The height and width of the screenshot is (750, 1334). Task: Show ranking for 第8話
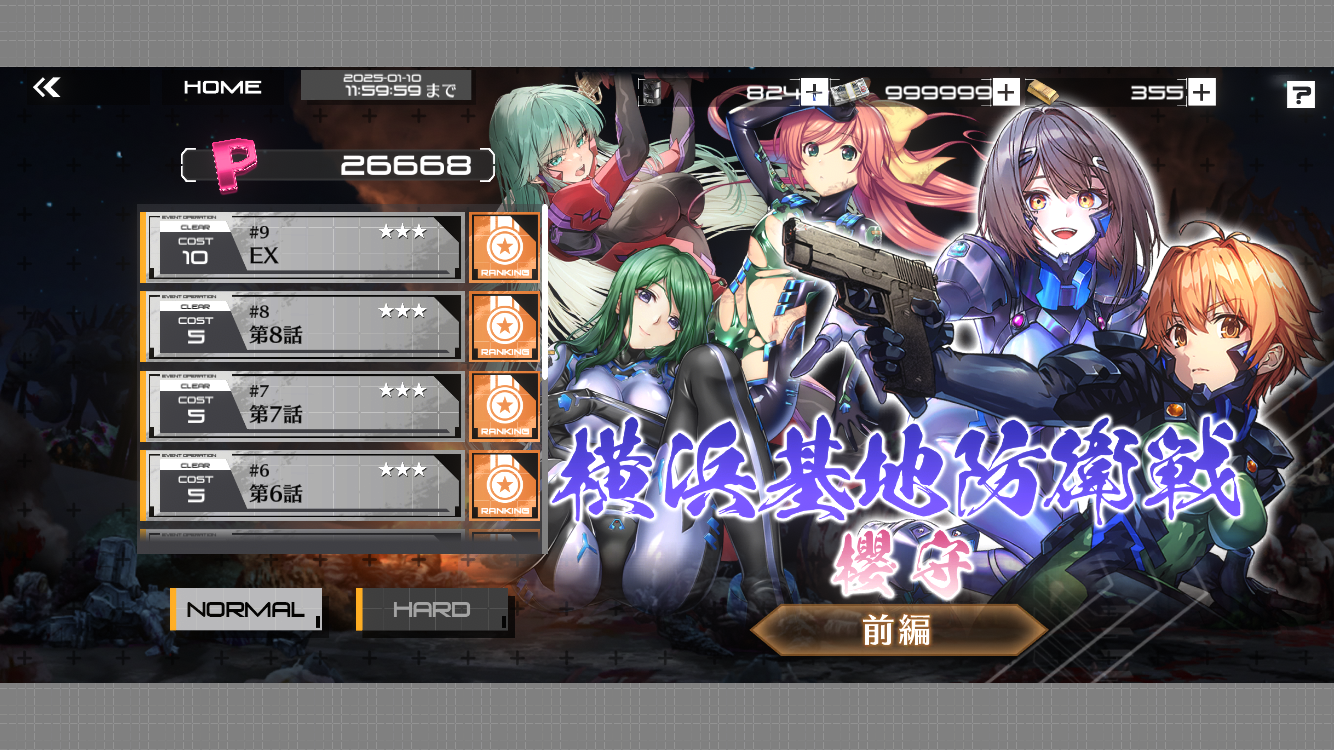coord(505,327)
